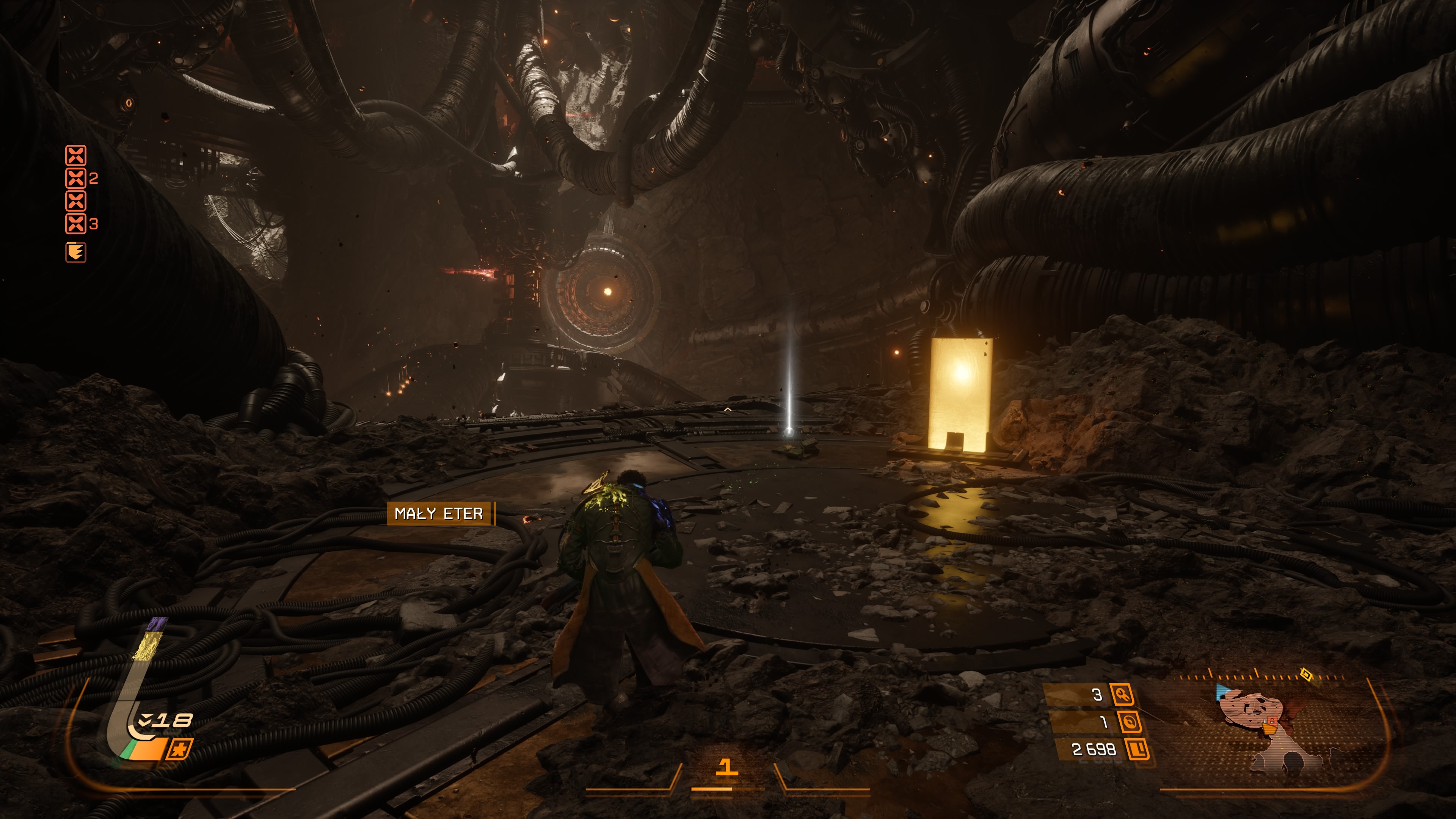Select the ether currency icon
The height and width of the screenshot is (819, 1456).
point(1129,722)
